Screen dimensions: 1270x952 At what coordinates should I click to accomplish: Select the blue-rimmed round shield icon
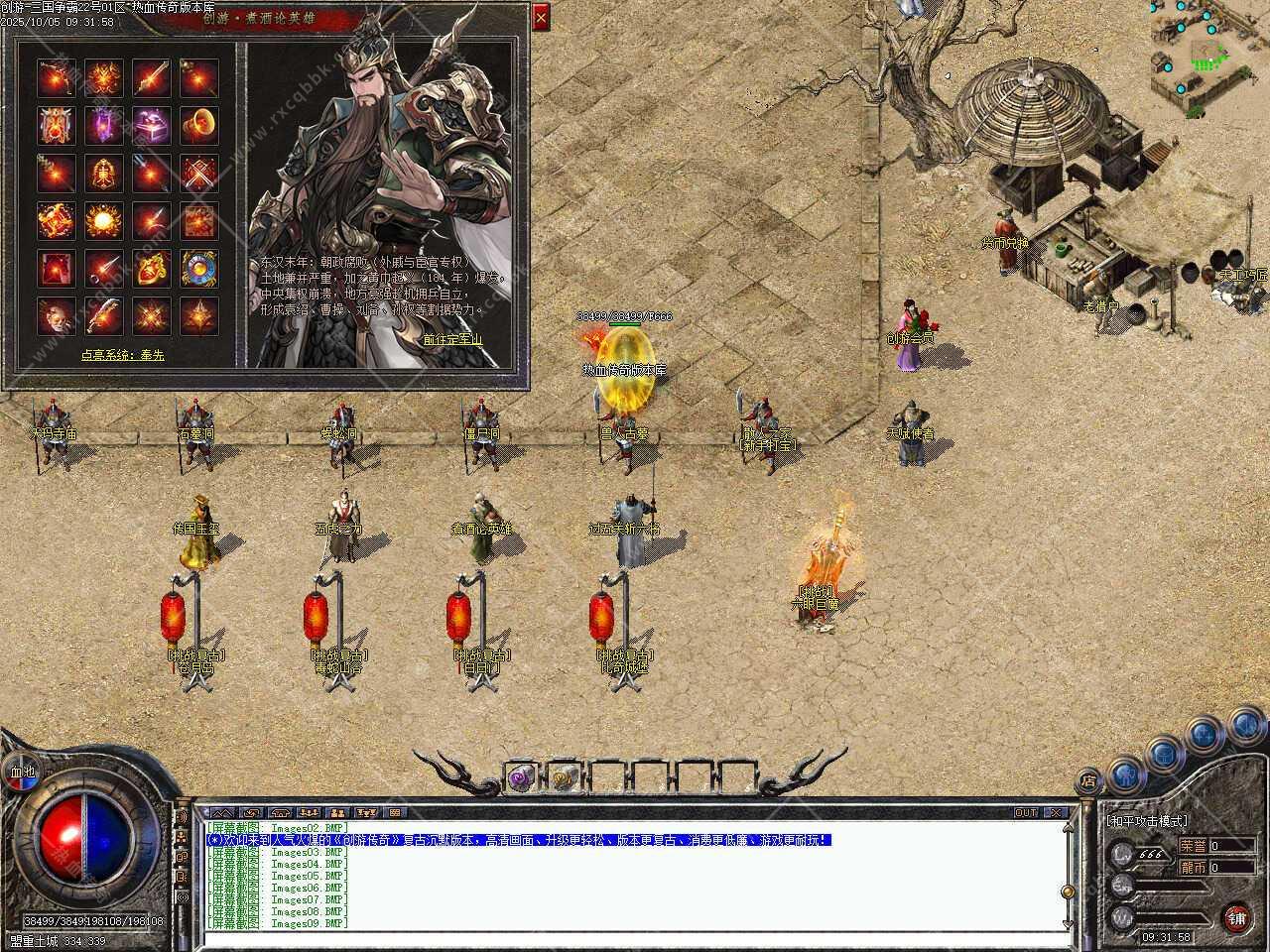(x=199, y=269)
